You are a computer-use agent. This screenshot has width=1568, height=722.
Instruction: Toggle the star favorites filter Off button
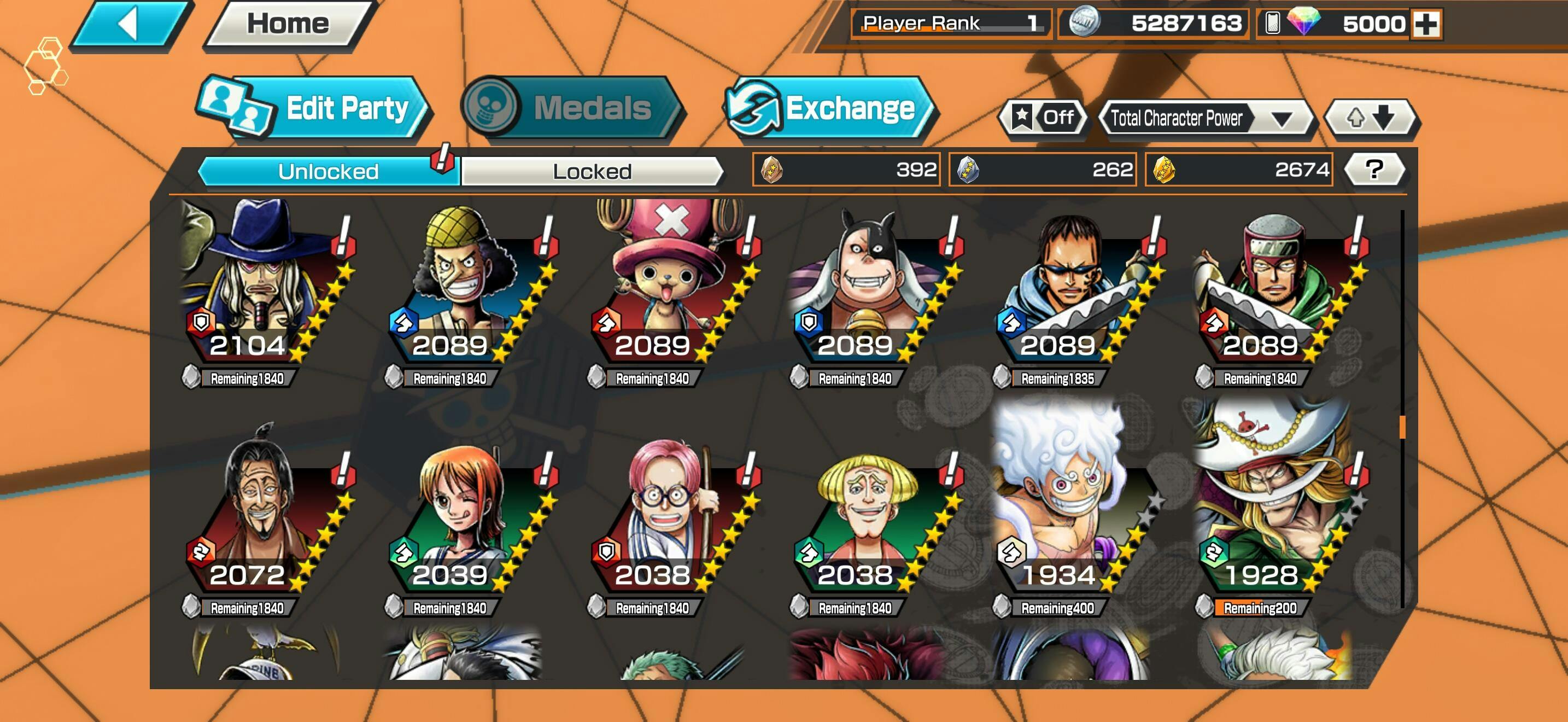click(x=1043, y=118)
